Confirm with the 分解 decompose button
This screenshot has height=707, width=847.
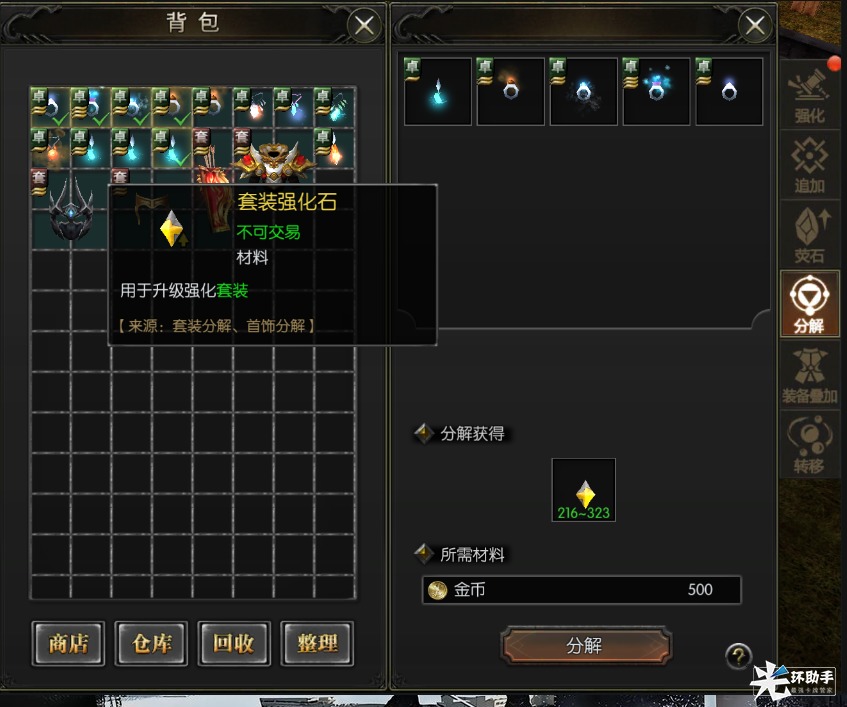coord(585,646)
